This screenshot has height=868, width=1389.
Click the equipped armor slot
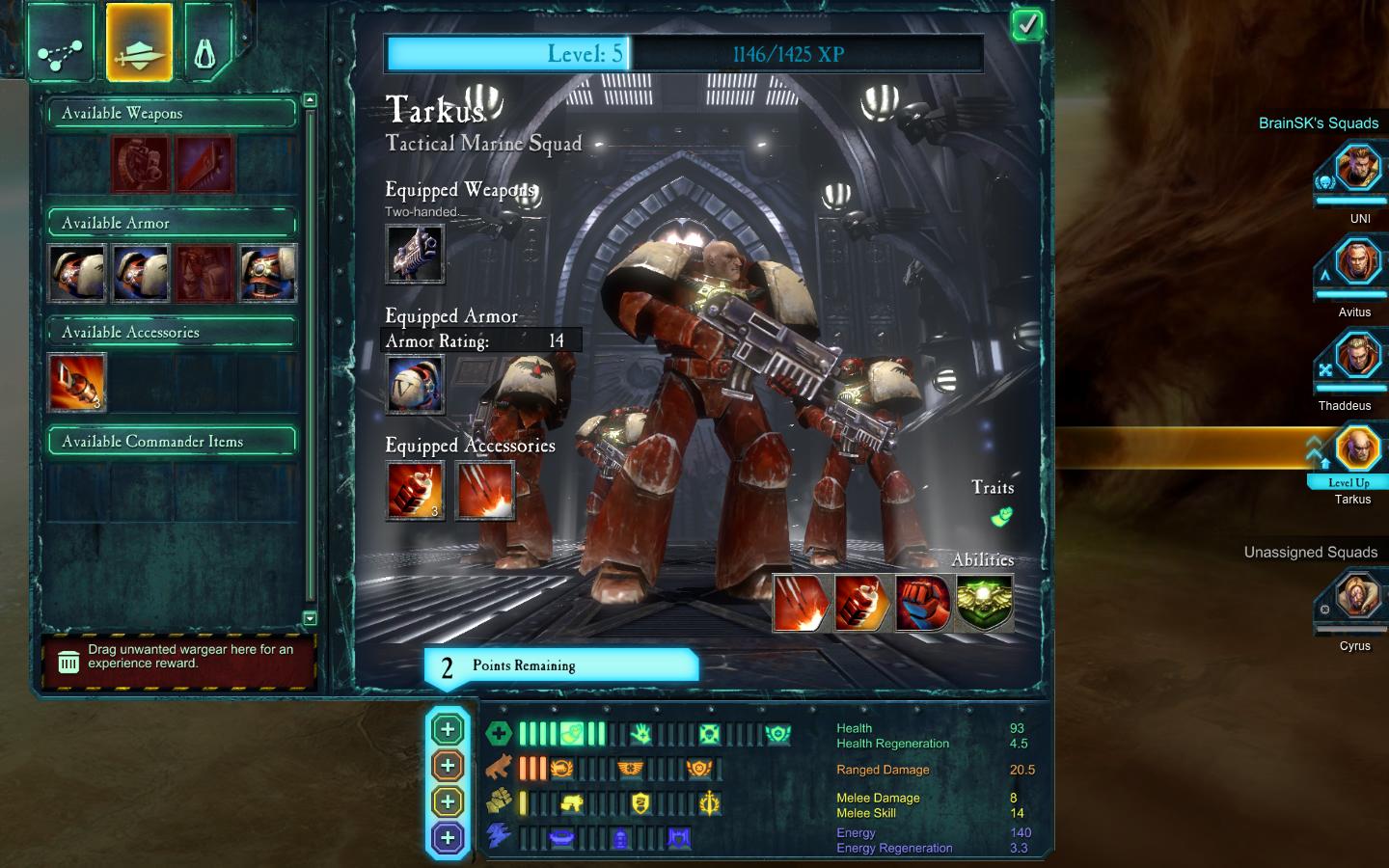click(415, 384)
